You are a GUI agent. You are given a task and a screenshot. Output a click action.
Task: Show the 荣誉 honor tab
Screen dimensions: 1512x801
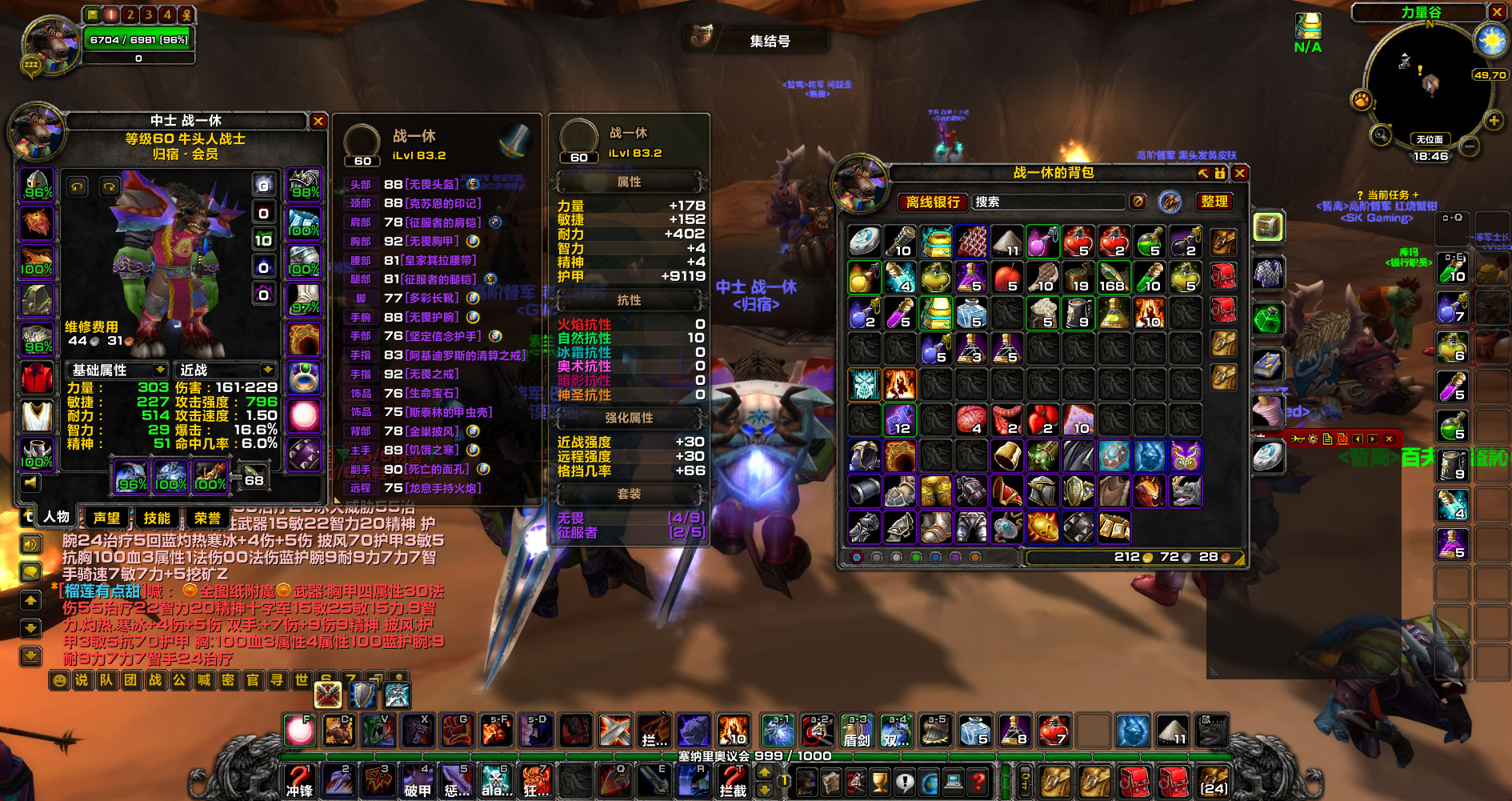click(207, 518)
